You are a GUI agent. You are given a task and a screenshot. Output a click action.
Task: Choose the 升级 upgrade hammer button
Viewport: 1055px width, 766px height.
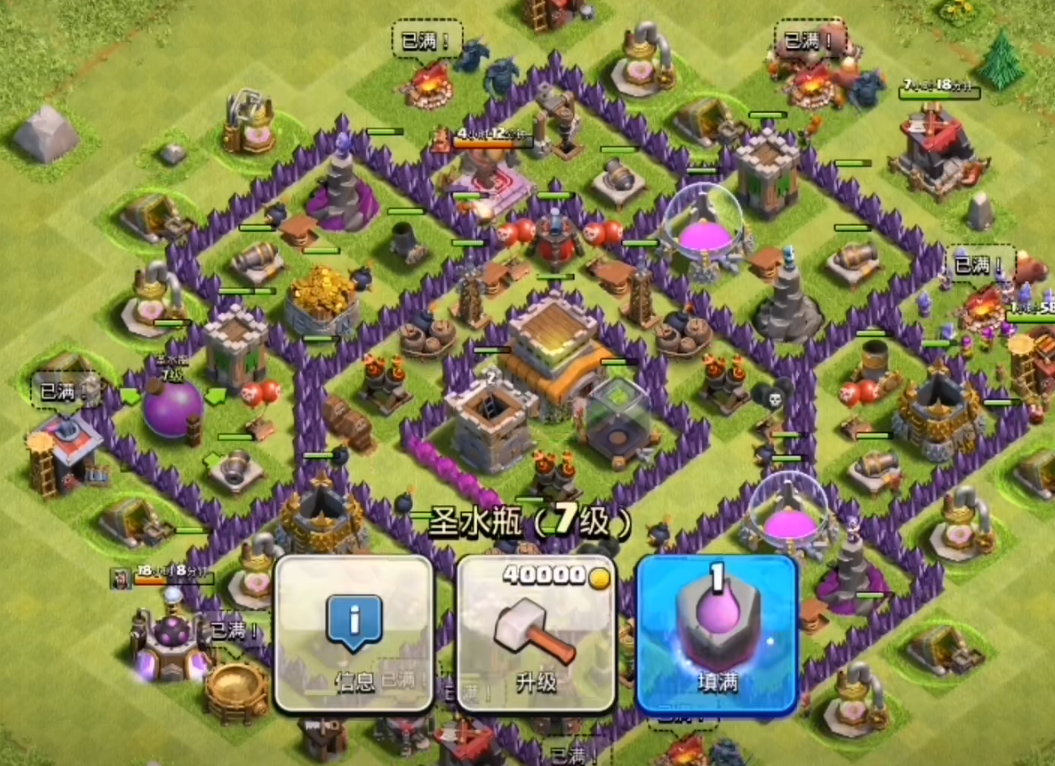click(x=535, y=633)
